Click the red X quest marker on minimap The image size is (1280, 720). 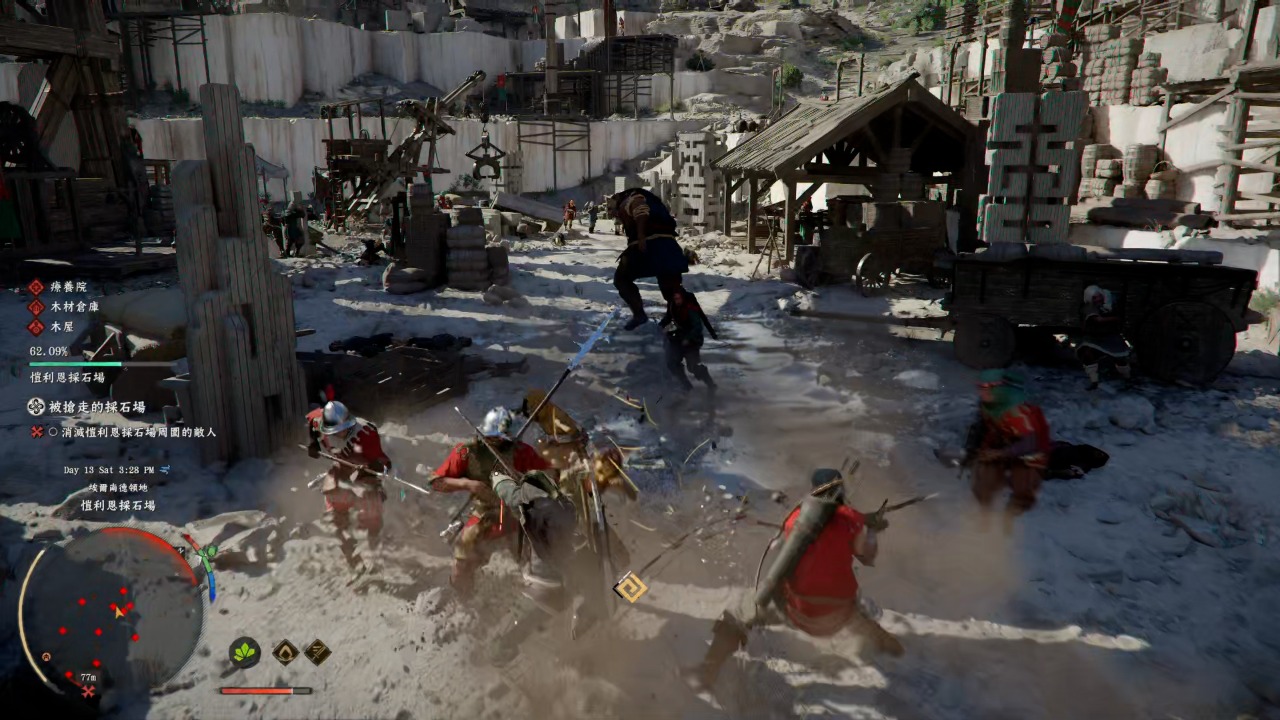coord(89,691)
